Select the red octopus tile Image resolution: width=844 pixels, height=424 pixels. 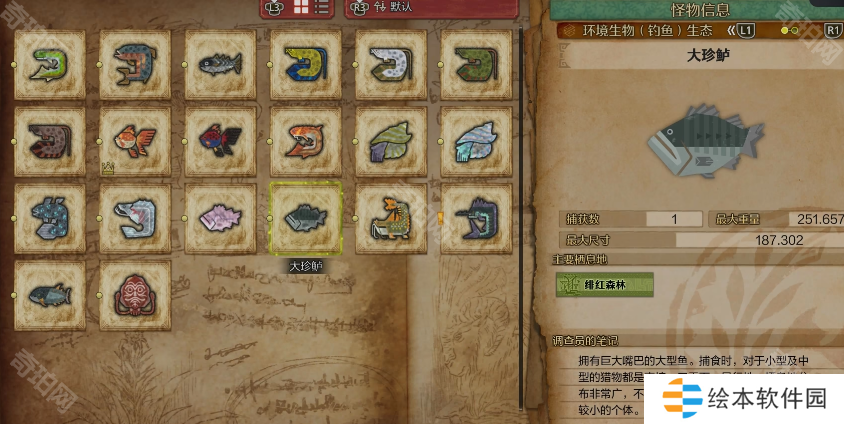point(135,294)
